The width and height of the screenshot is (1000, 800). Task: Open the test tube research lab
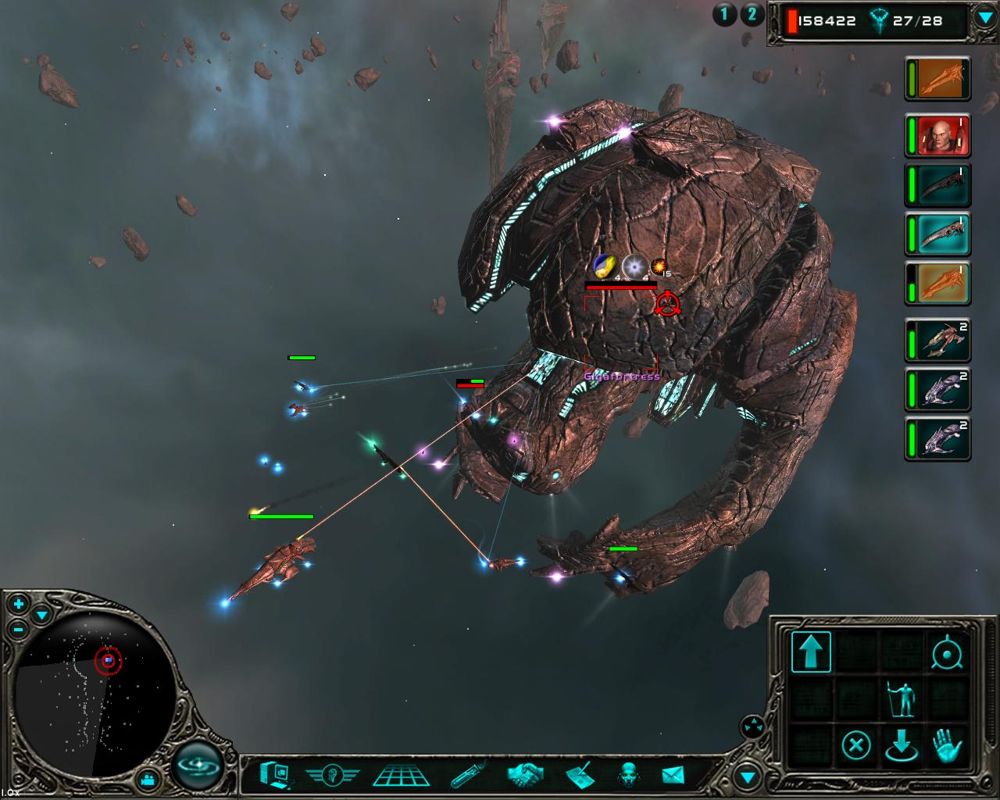click(468, 774)
